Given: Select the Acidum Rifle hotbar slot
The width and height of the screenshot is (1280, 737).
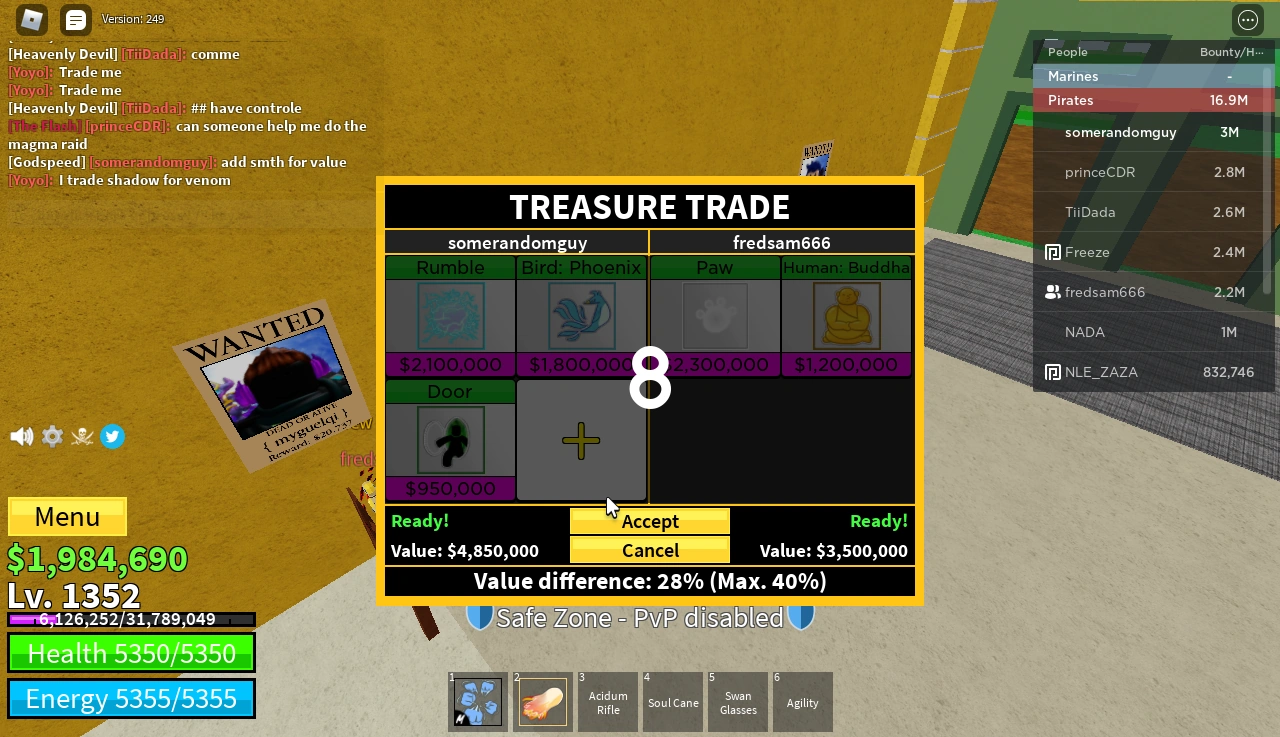Looking at the screenshot, I should tap(607, 701).
